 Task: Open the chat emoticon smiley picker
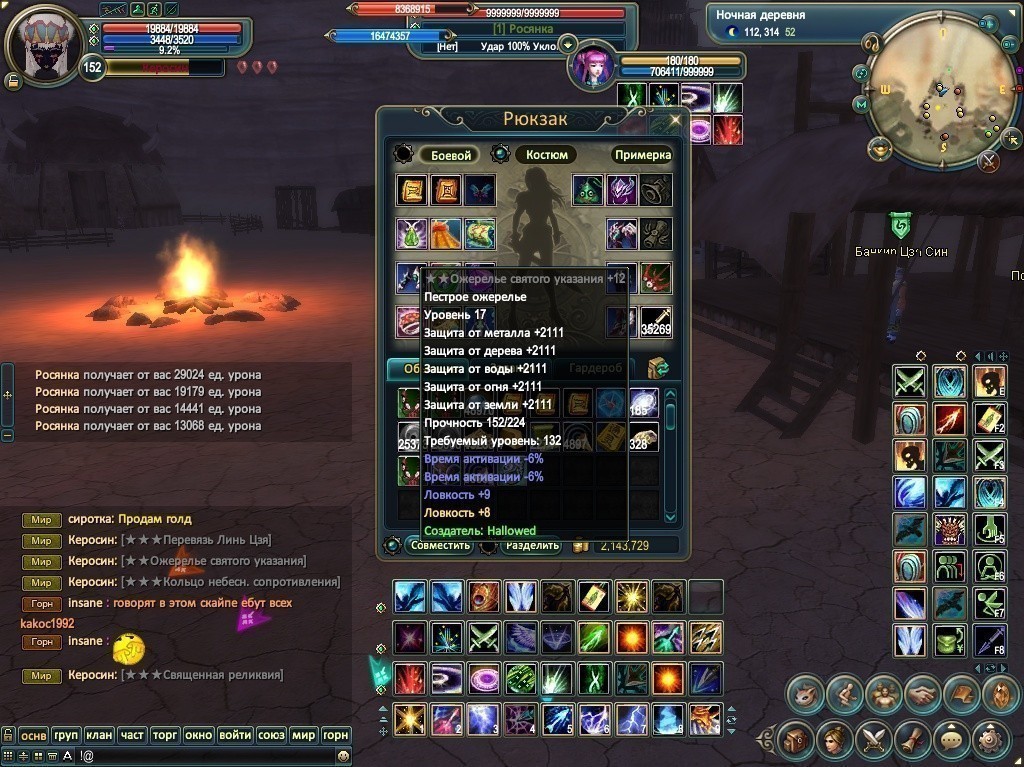342,756
